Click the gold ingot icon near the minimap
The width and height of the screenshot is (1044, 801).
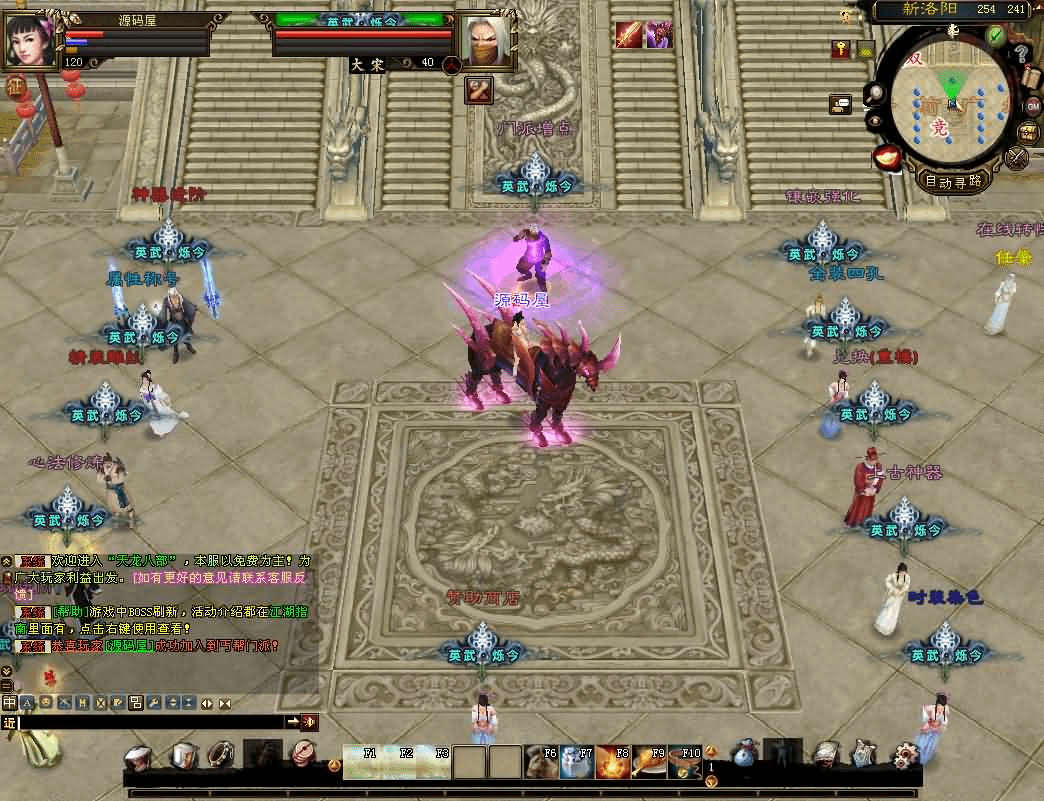point(886,155)
